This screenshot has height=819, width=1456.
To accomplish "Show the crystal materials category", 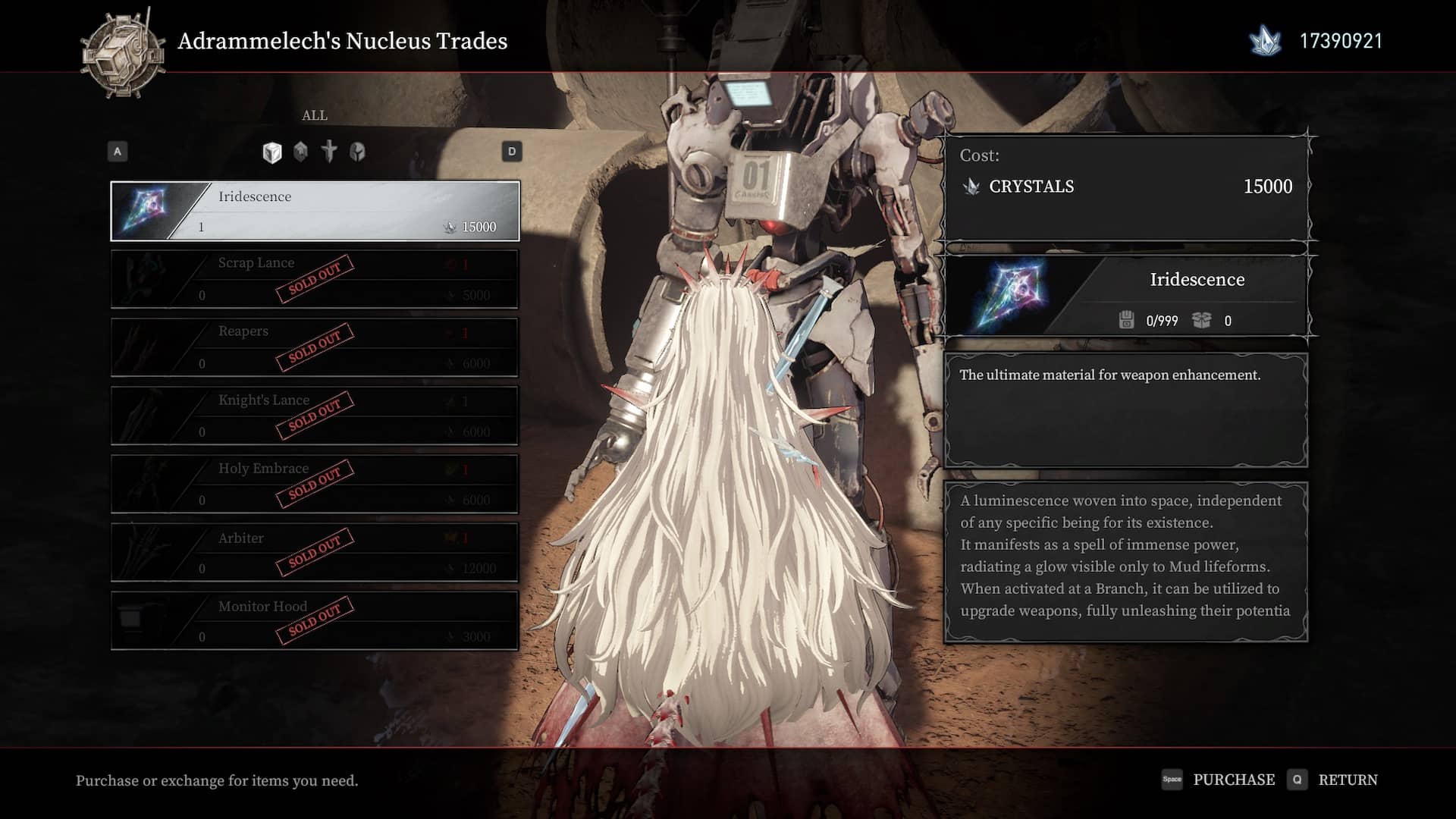I will (301, 152).
